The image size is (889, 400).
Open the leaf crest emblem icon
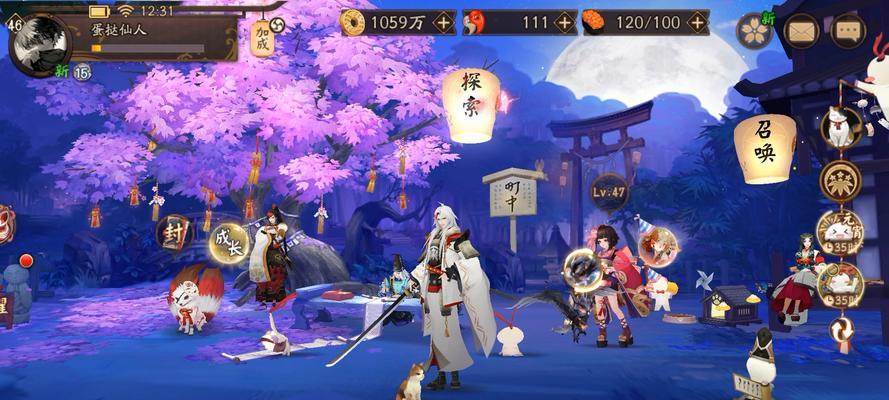click(x=840, y=181)
